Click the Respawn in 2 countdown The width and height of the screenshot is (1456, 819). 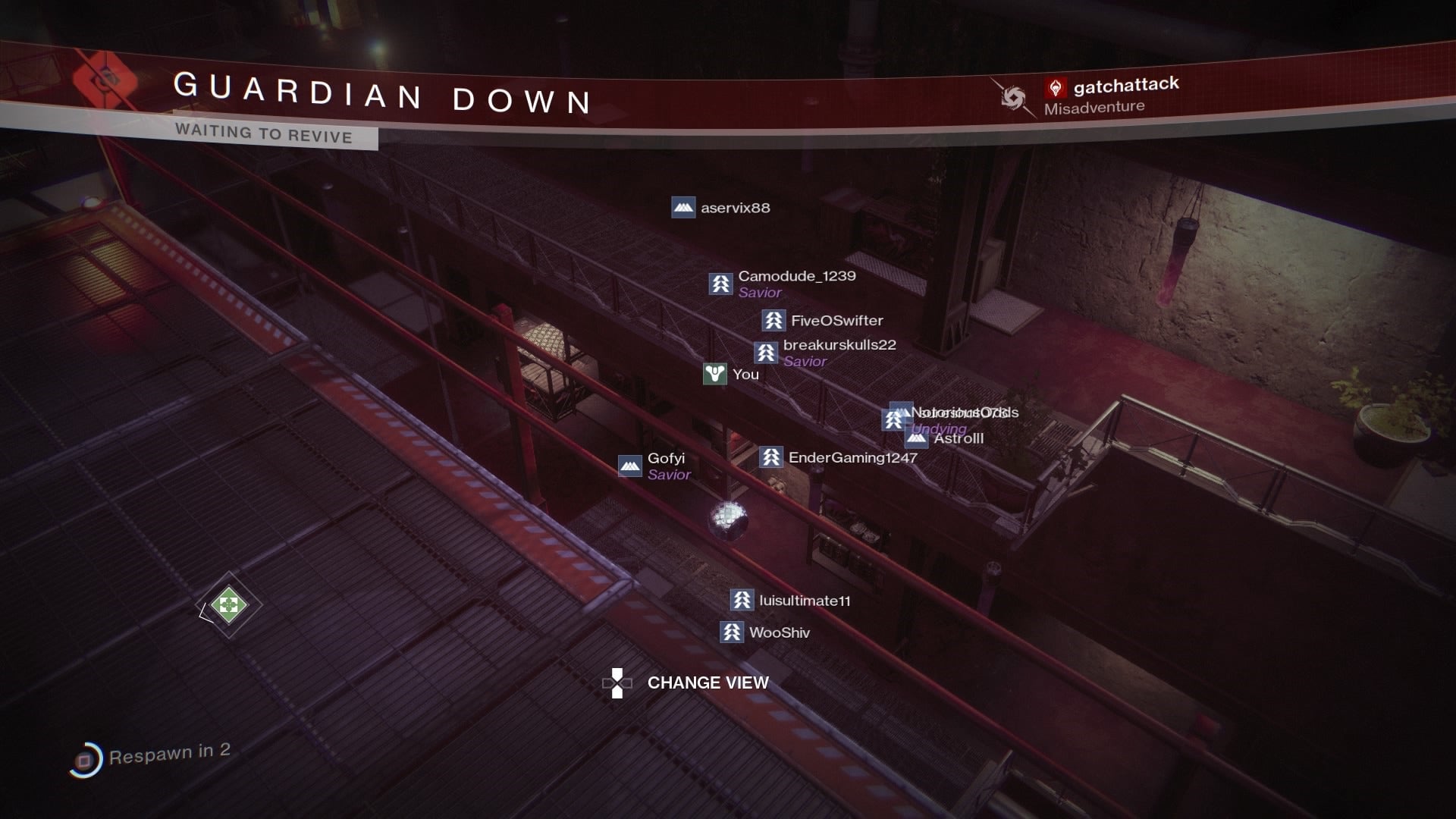[x=174, y=752]
